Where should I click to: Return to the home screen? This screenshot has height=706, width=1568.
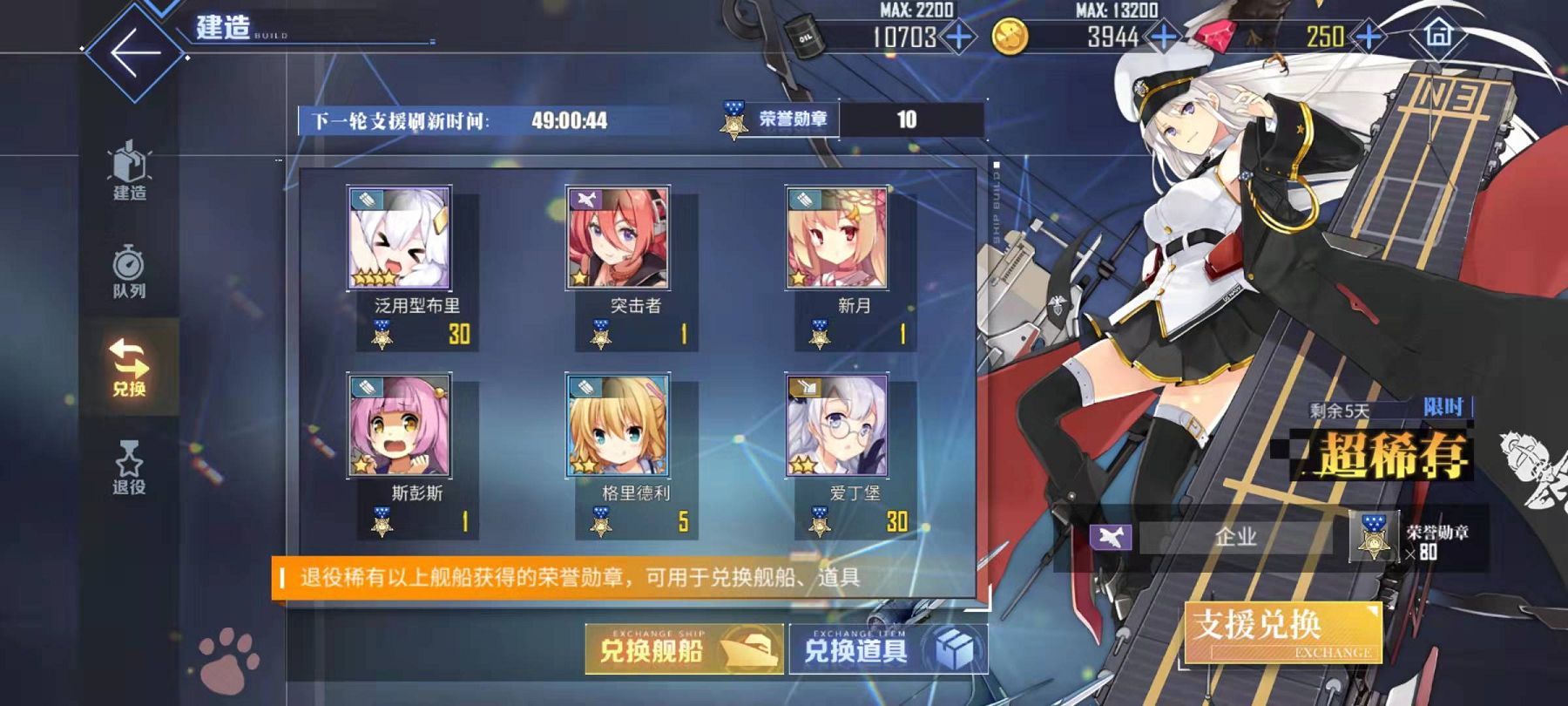[x=1438, y=35]
